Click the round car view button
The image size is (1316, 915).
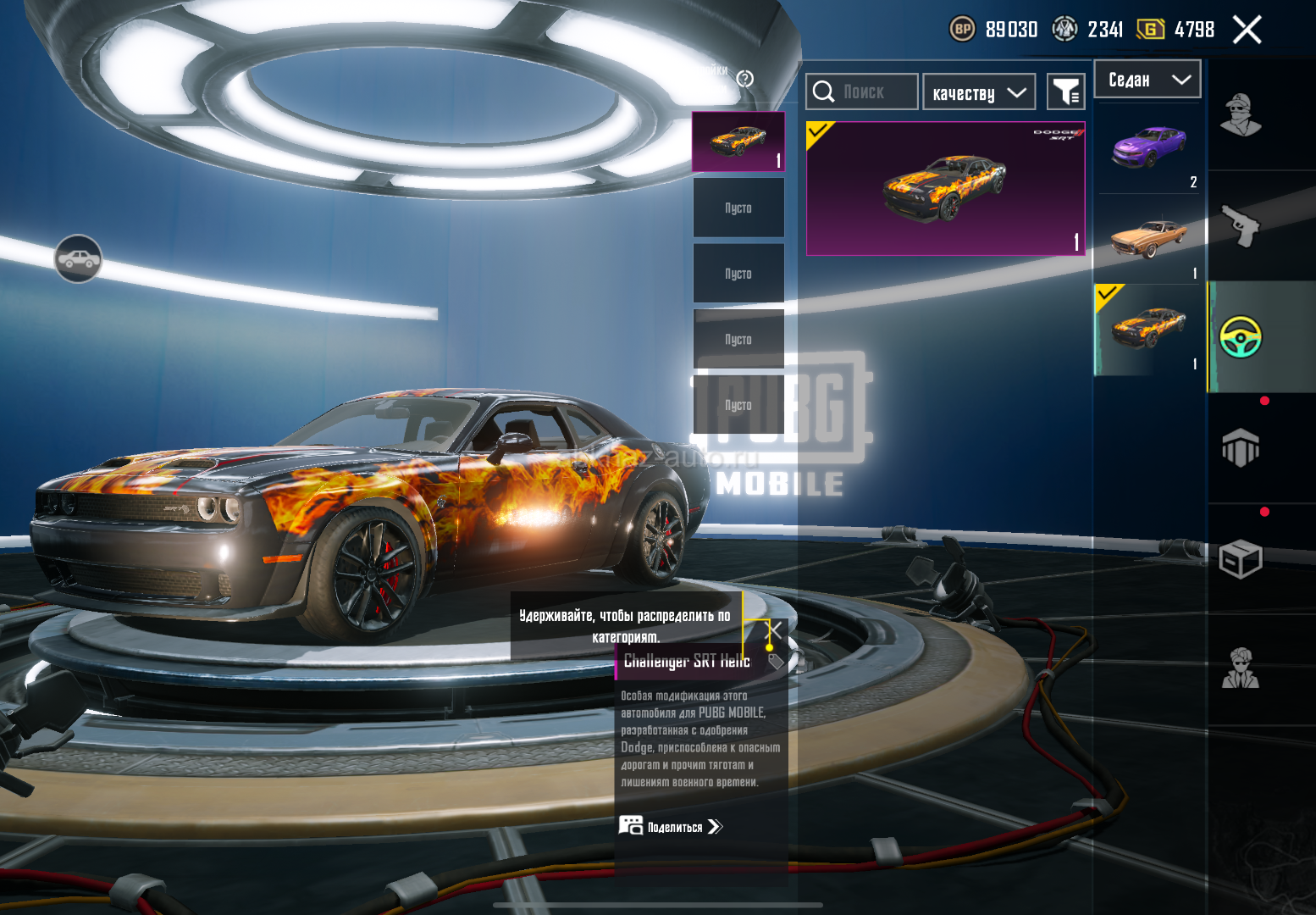click(x=78, y=258)
